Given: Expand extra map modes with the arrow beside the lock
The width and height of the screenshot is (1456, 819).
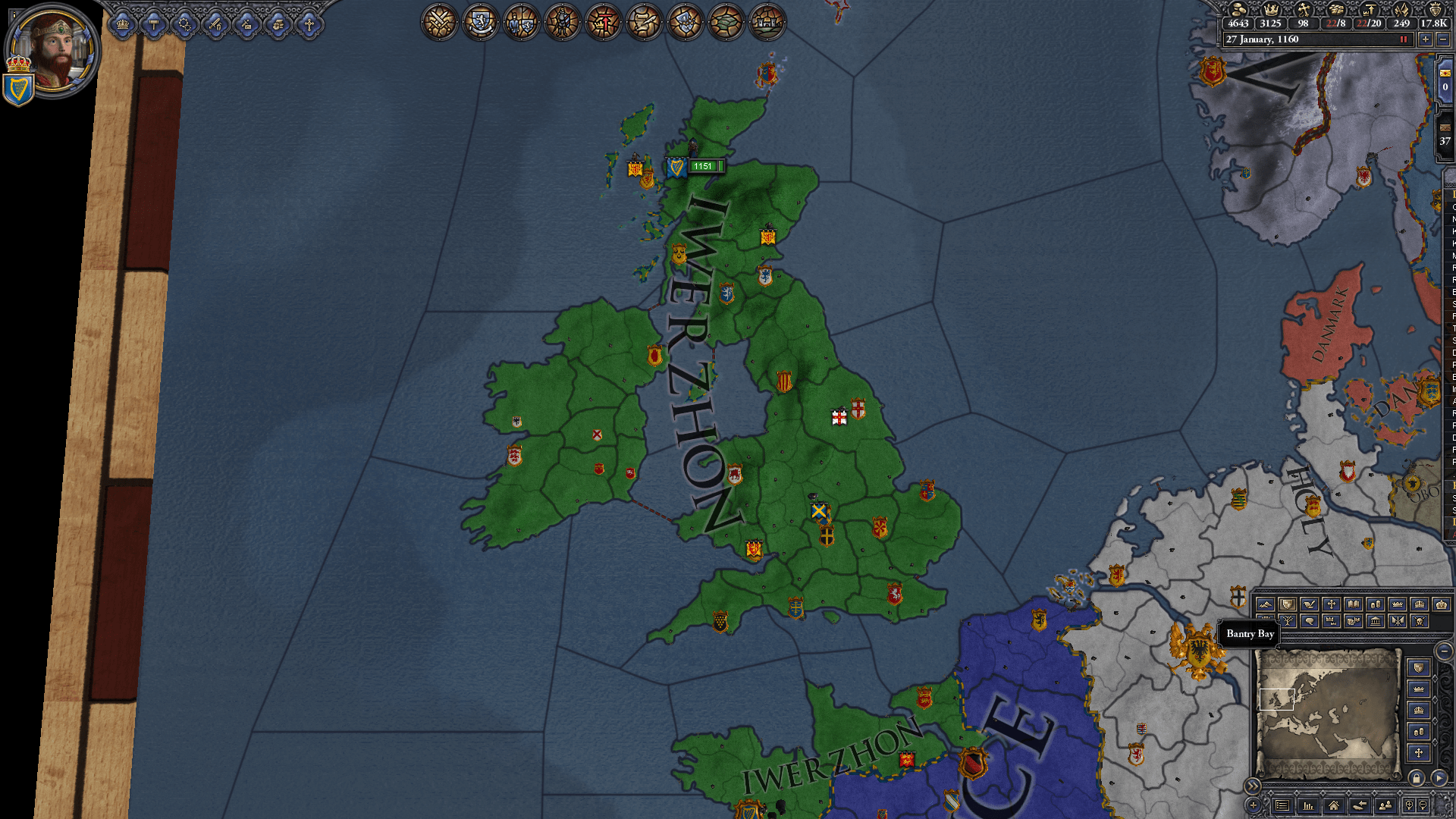Looking at the screenshot, I should pos(1439,778).
